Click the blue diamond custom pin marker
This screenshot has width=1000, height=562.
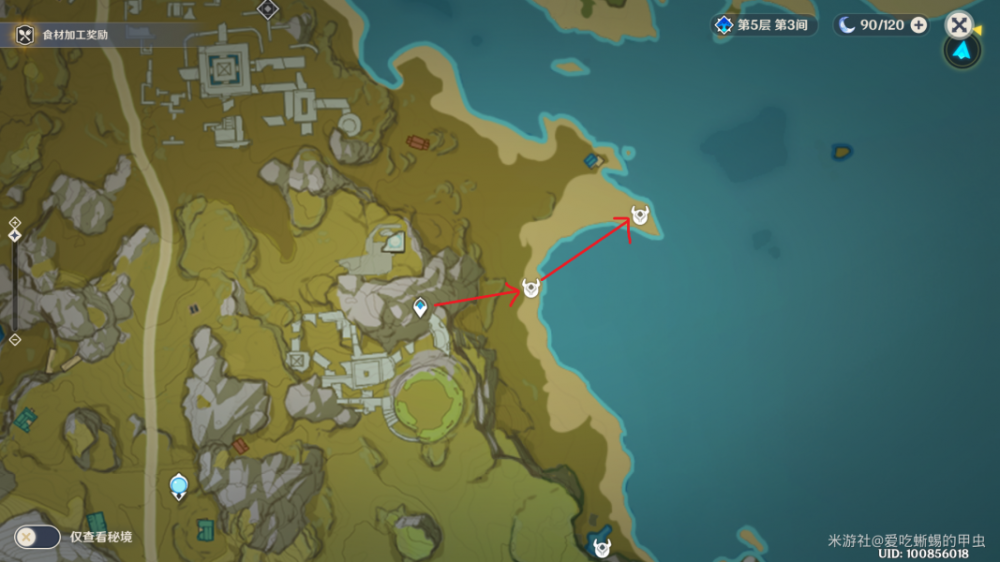[421, 307]
